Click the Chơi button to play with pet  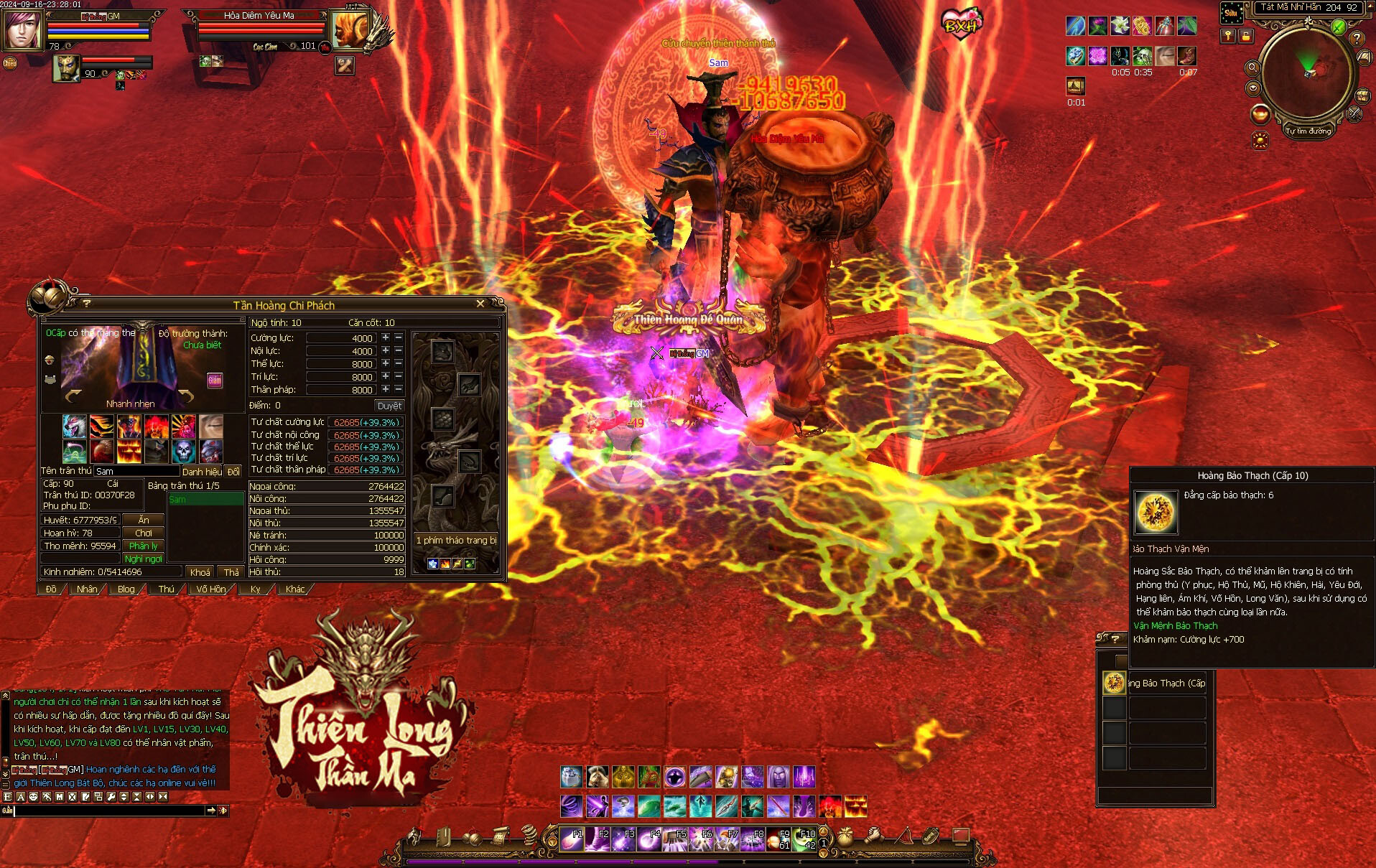(144, 533)
